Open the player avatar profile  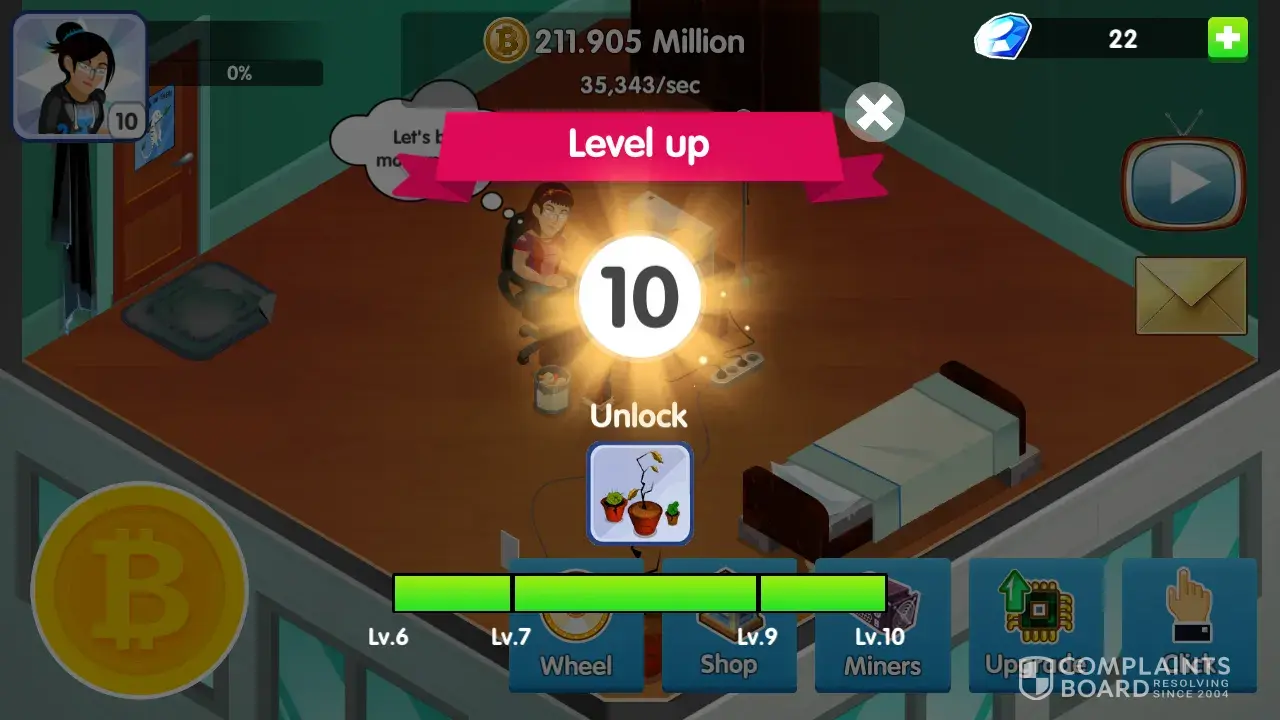pyautogui.click(x=79, y=77)
